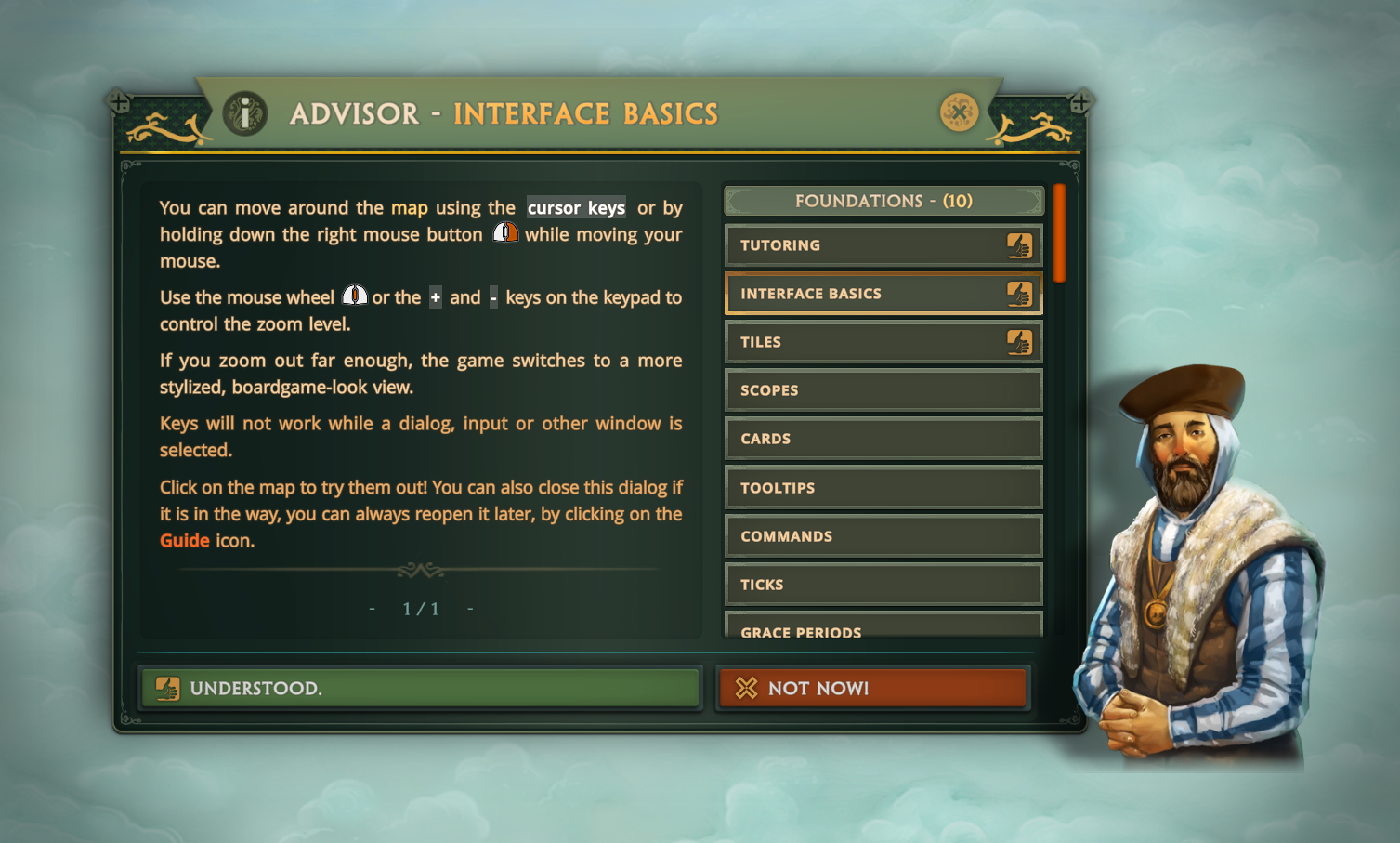Click the highlighted map keyword
This screenshot has width=1400, height=843.
click(x=409, y=208)
